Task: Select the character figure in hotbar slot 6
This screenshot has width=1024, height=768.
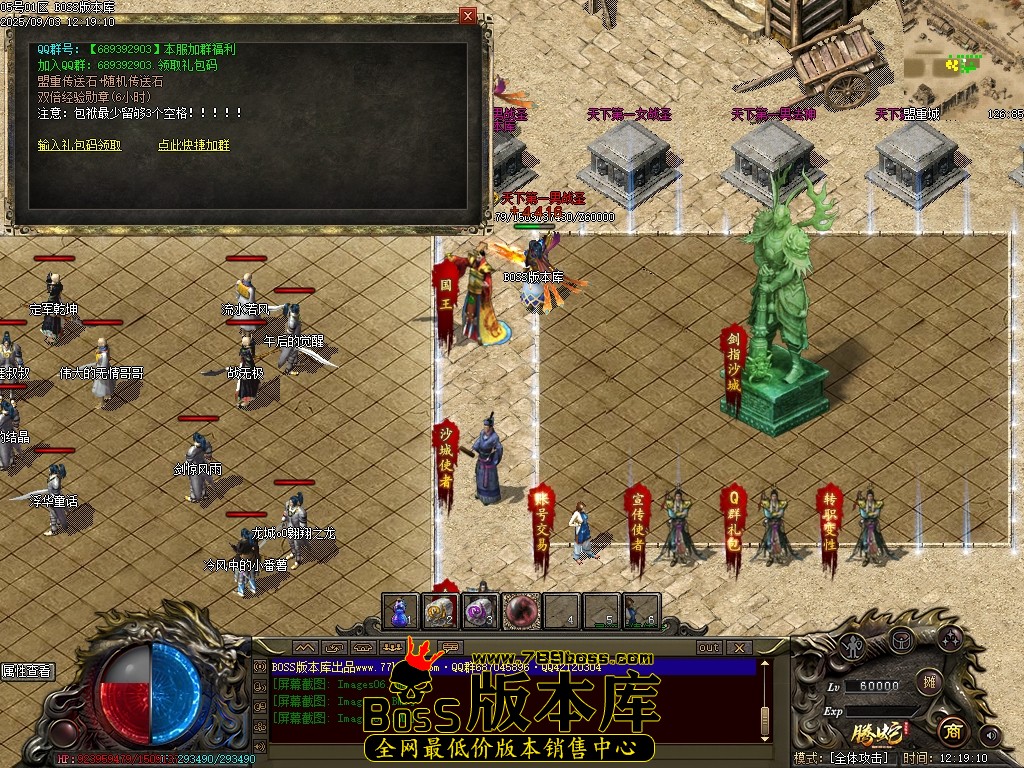Action: click(x=640, y=610)
